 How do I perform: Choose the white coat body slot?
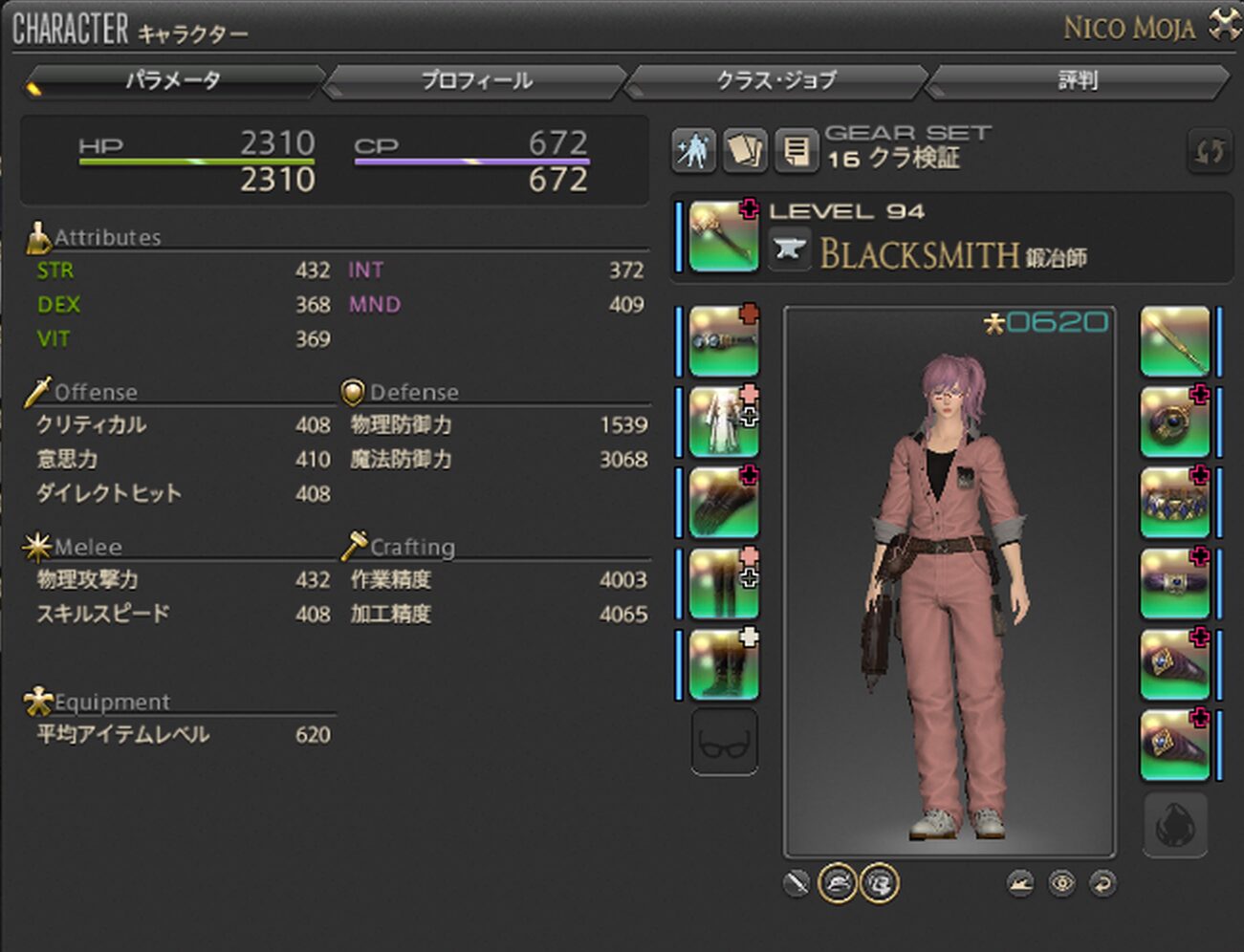pos(723,422)
